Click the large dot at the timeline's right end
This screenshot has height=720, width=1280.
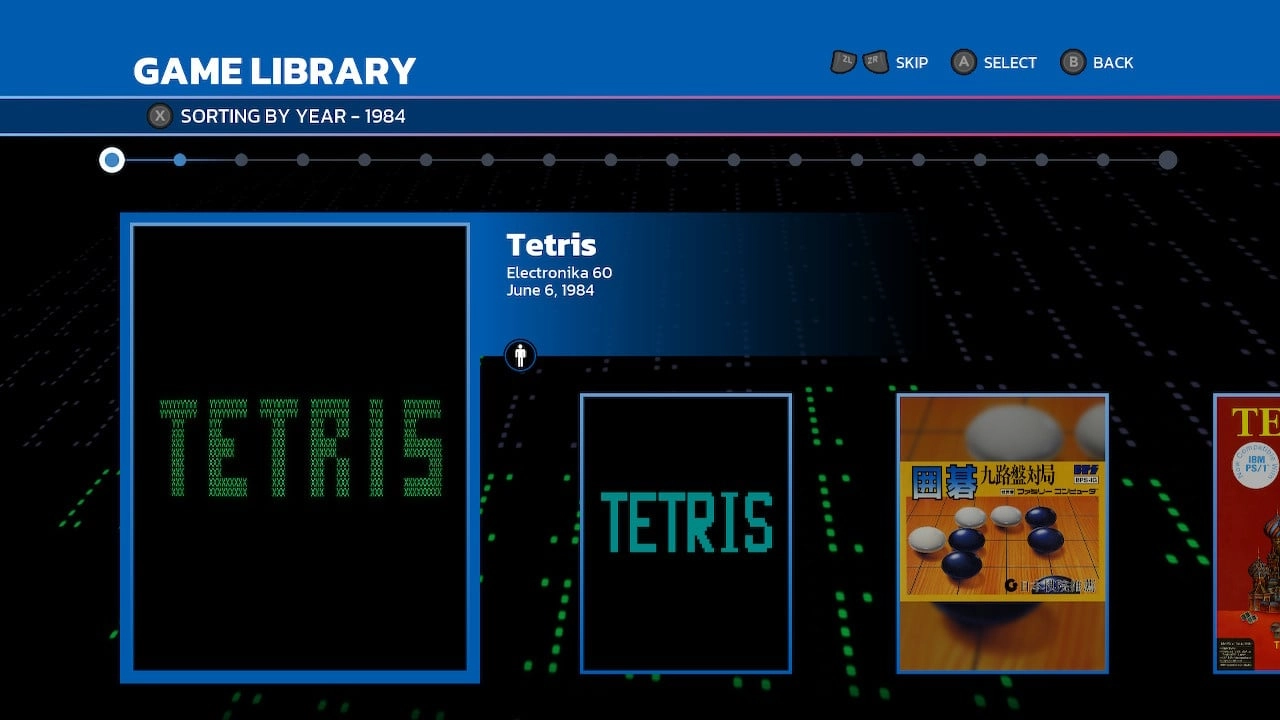point(1168,160)
